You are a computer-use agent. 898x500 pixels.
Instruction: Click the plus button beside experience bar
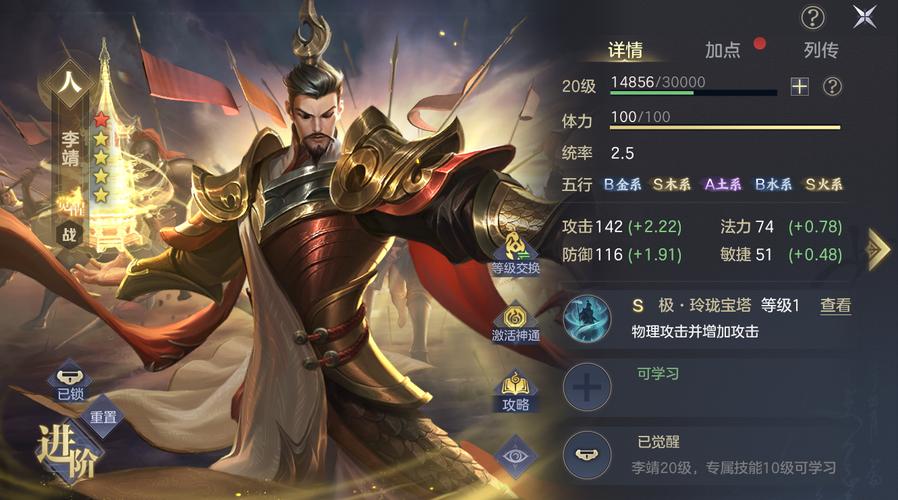click(799, 87)
